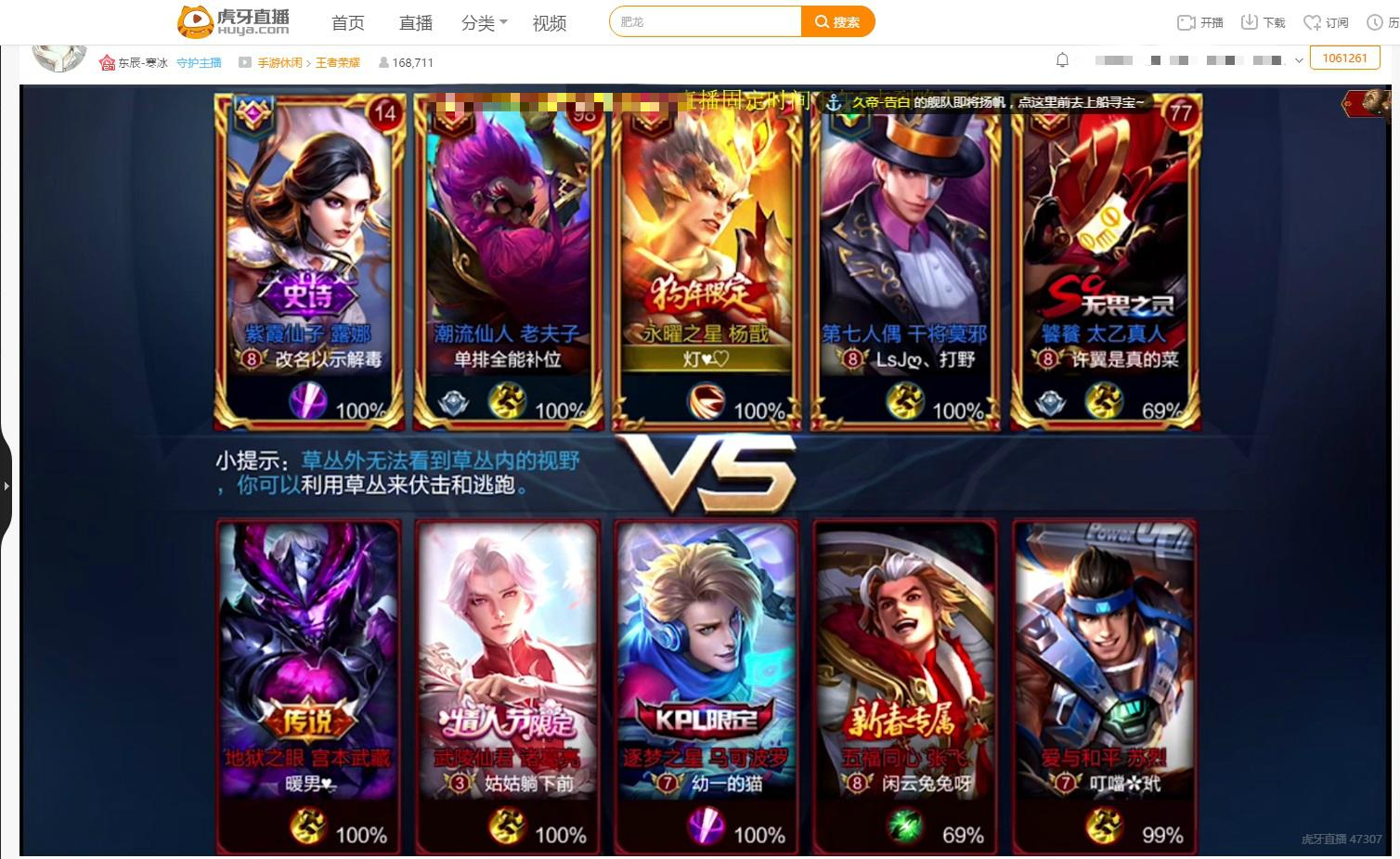This screenshot has width=1400, height=859.
Task: Click the search input containing 肥龙
Action: (x=706, y=20)
